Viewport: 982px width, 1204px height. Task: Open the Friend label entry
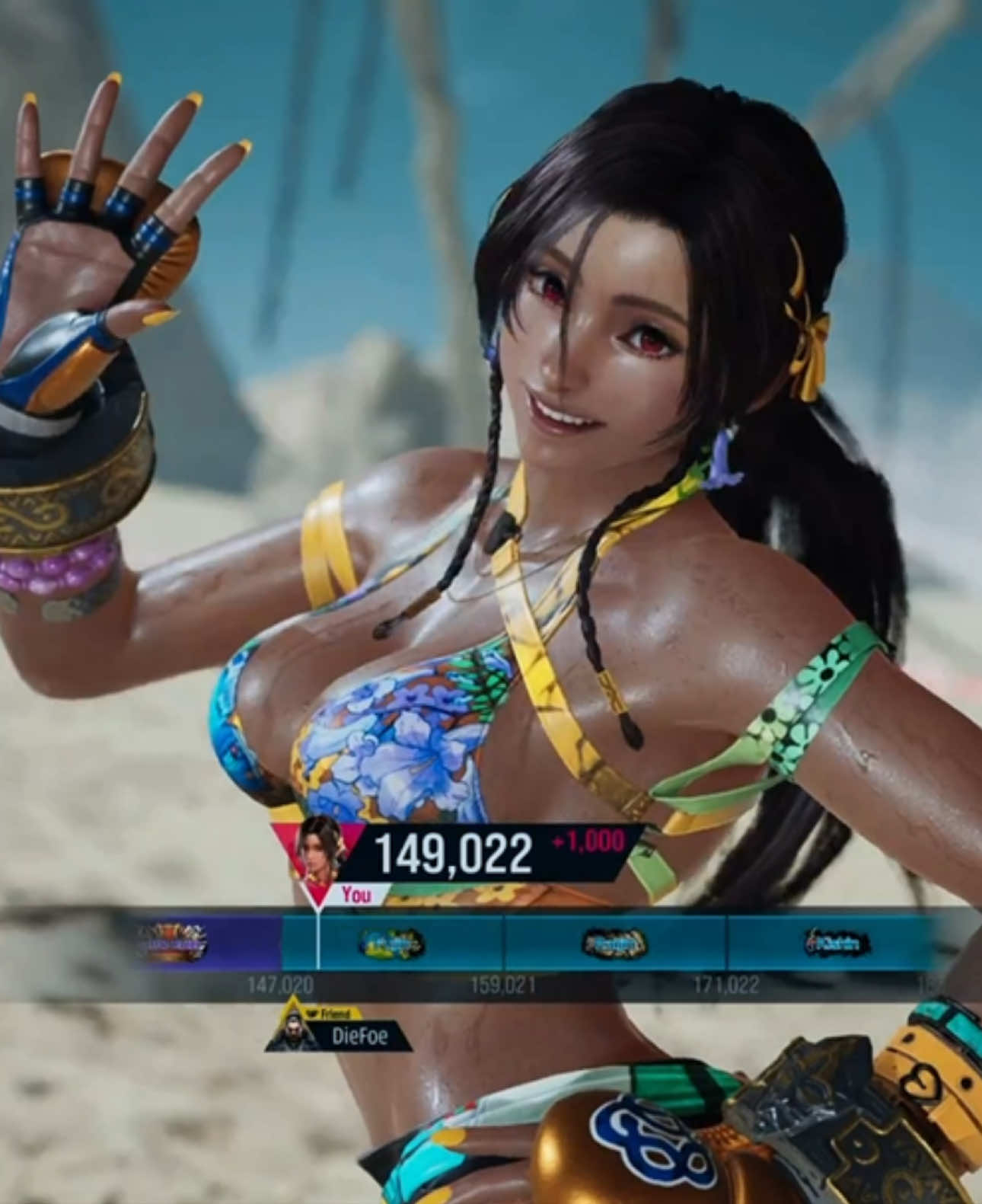335,1013
